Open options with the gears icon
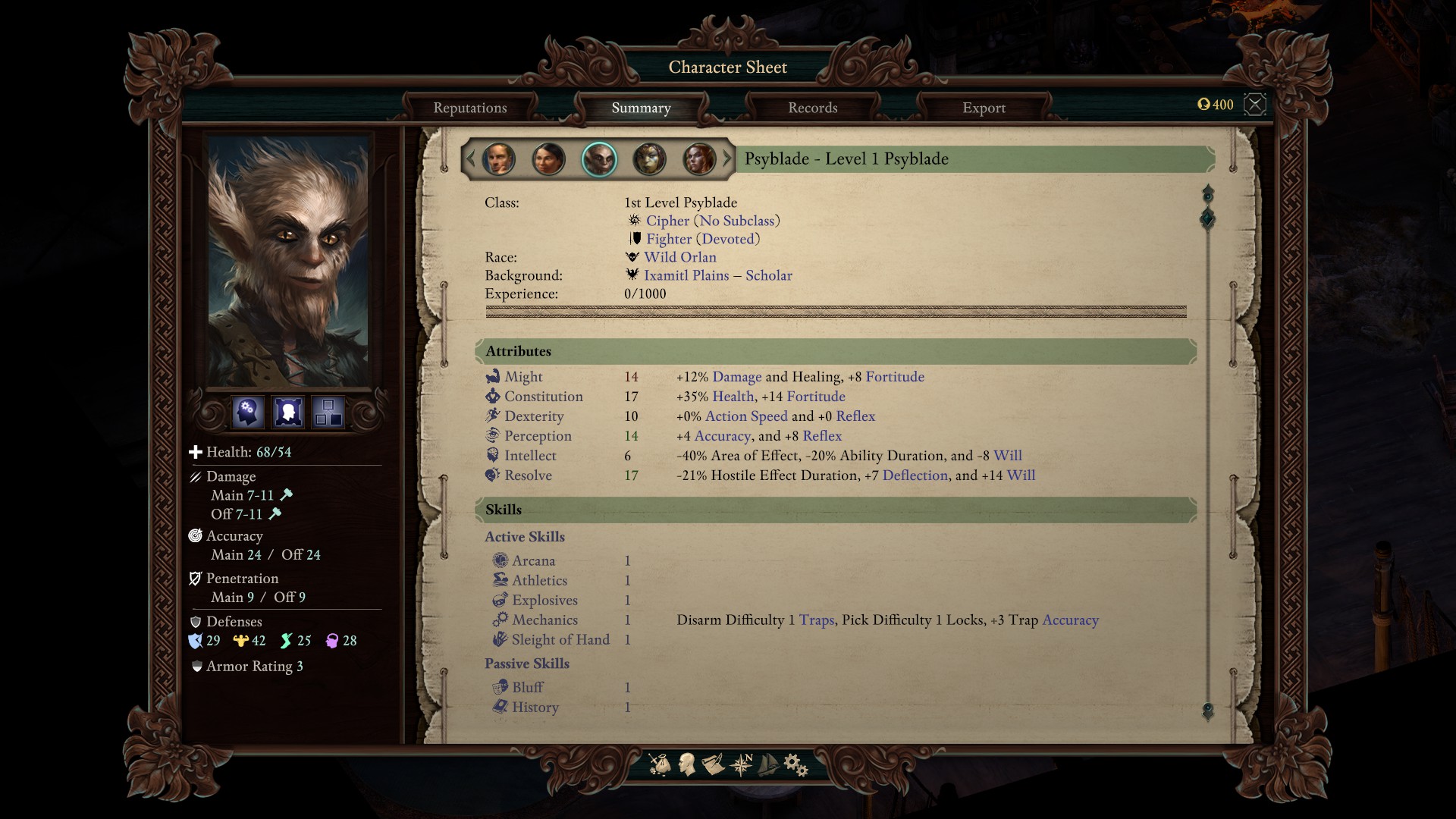The image size is (1456, 819). pyautogui.click(x=795, y=764)
